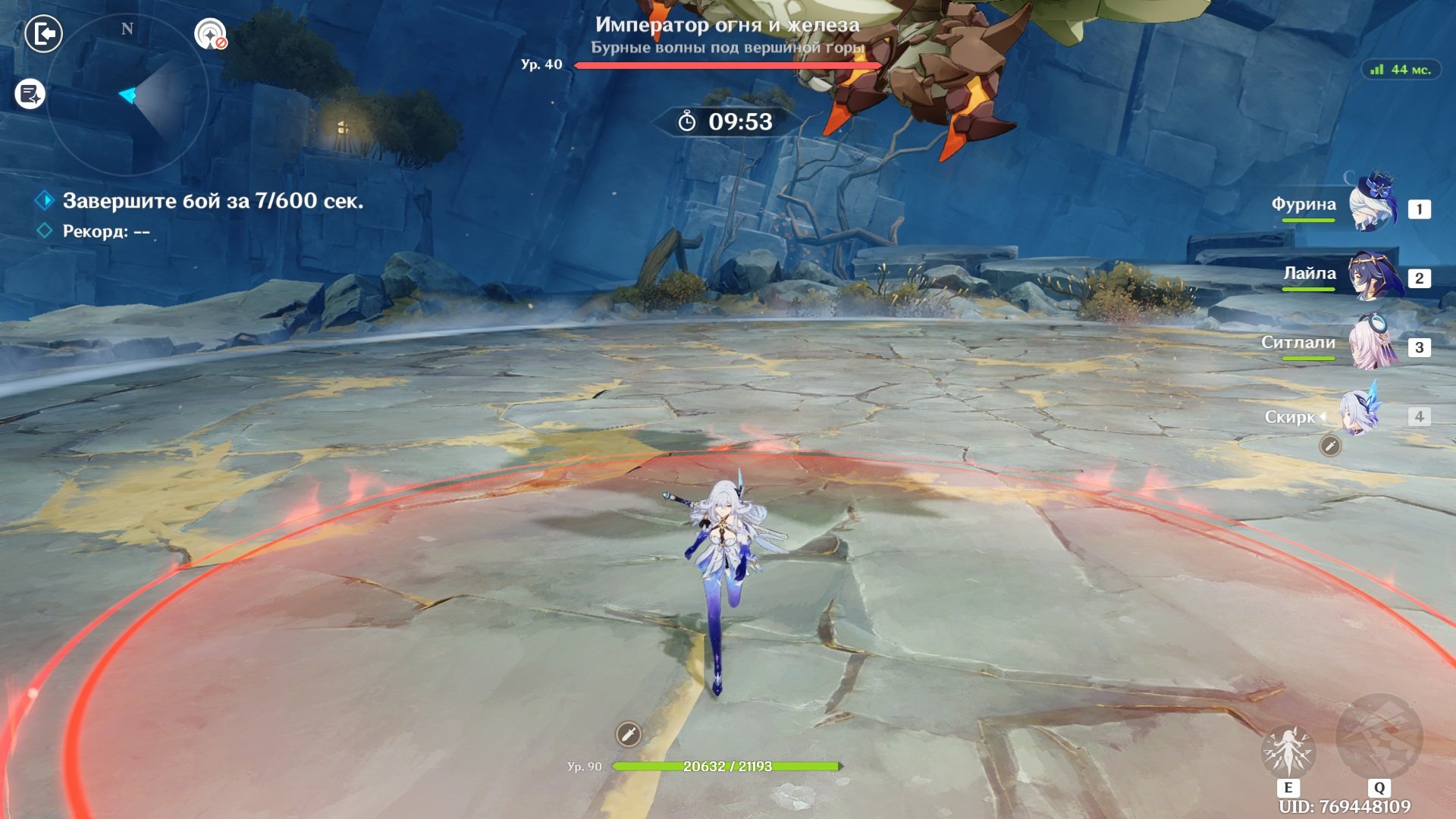This screenshot has width=1456, height=819.
Task: Open the quest log icon
Action: 30,95
